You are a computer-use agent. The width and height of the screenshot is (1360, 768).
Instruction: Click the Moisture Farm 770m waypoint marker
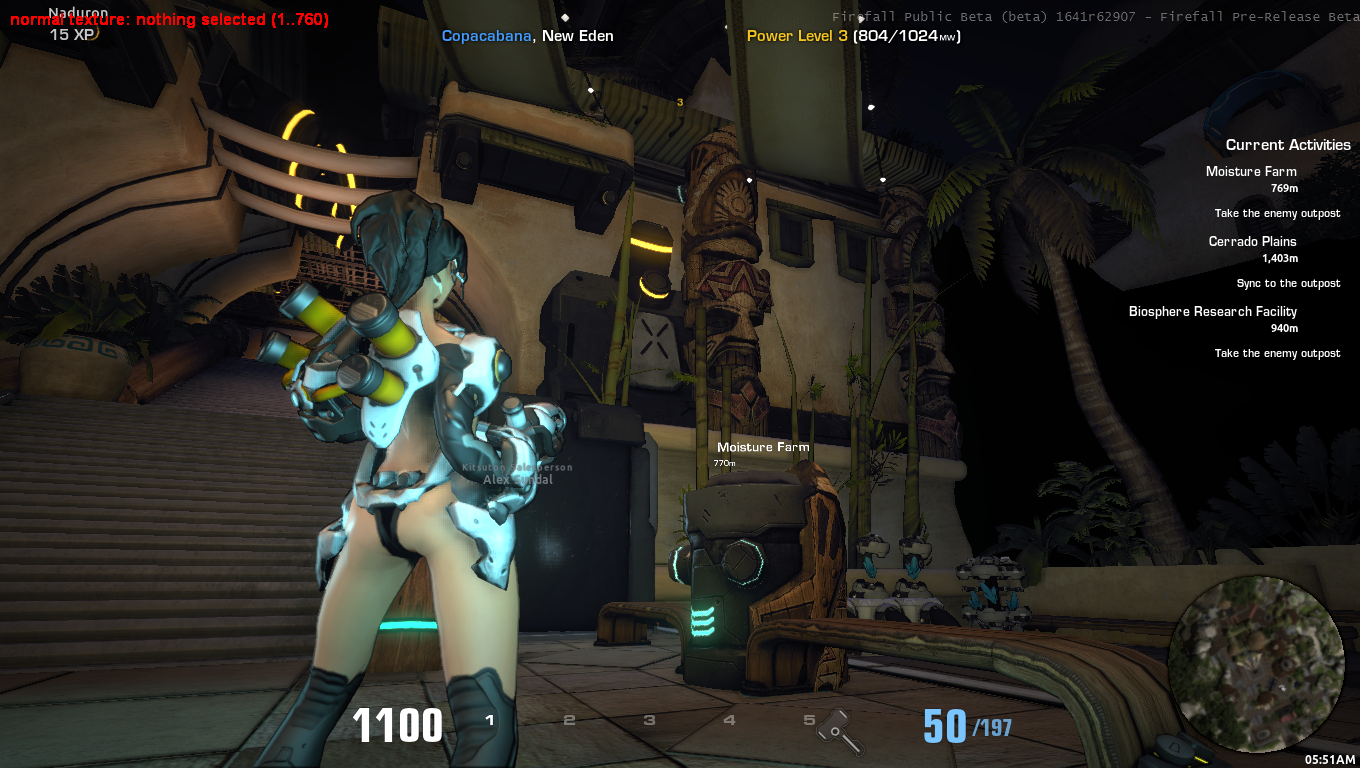(x=762, y=448)
